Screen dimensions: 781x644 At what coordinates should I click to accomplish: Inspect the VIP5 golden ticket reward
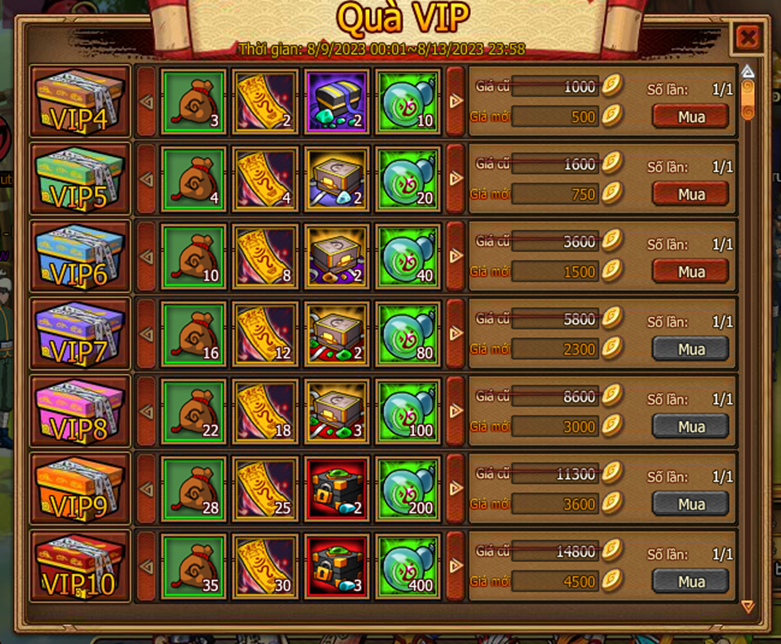tap(265, 178)
